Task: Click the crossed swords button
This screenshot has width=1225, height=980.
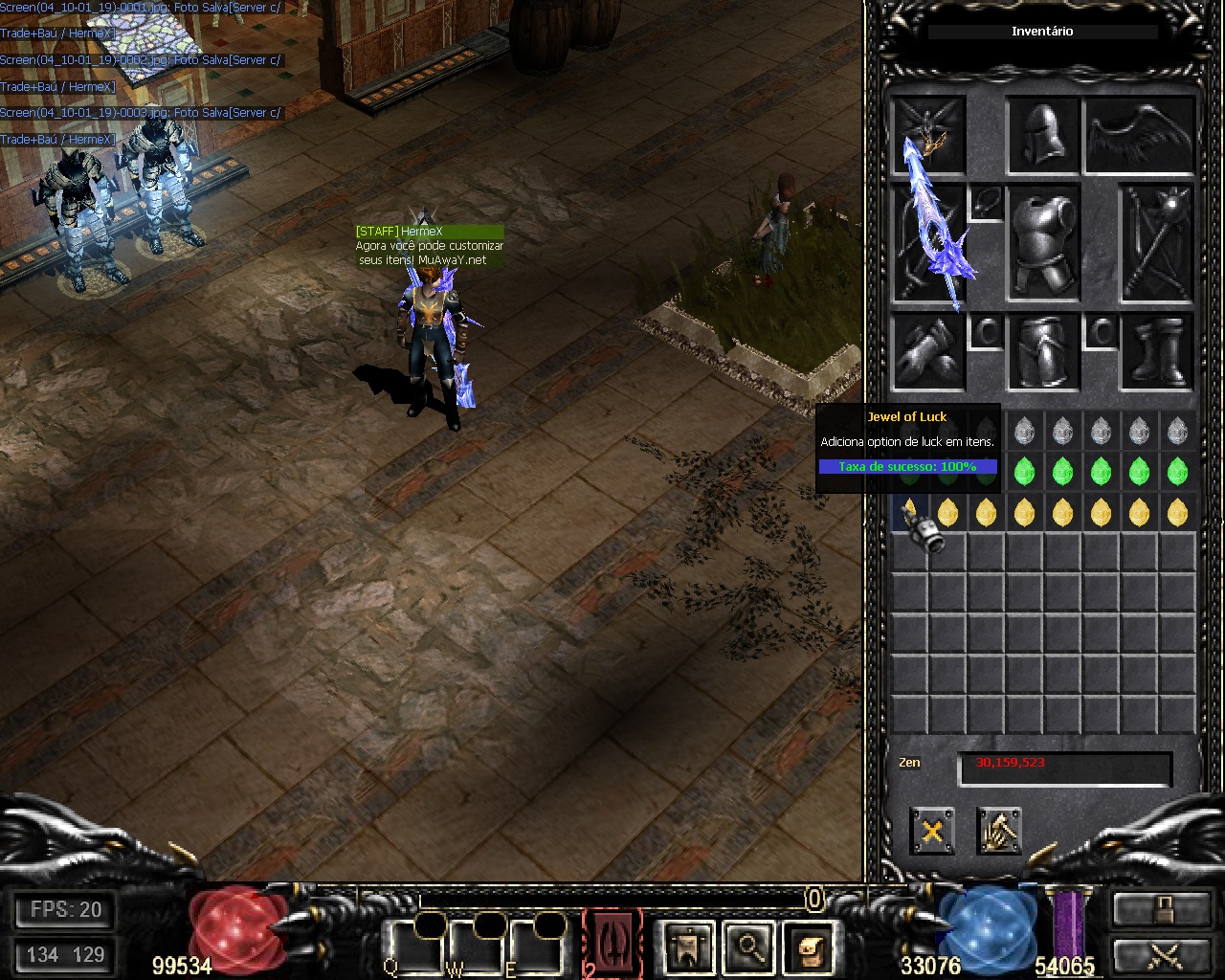Action: [1161, 955]
